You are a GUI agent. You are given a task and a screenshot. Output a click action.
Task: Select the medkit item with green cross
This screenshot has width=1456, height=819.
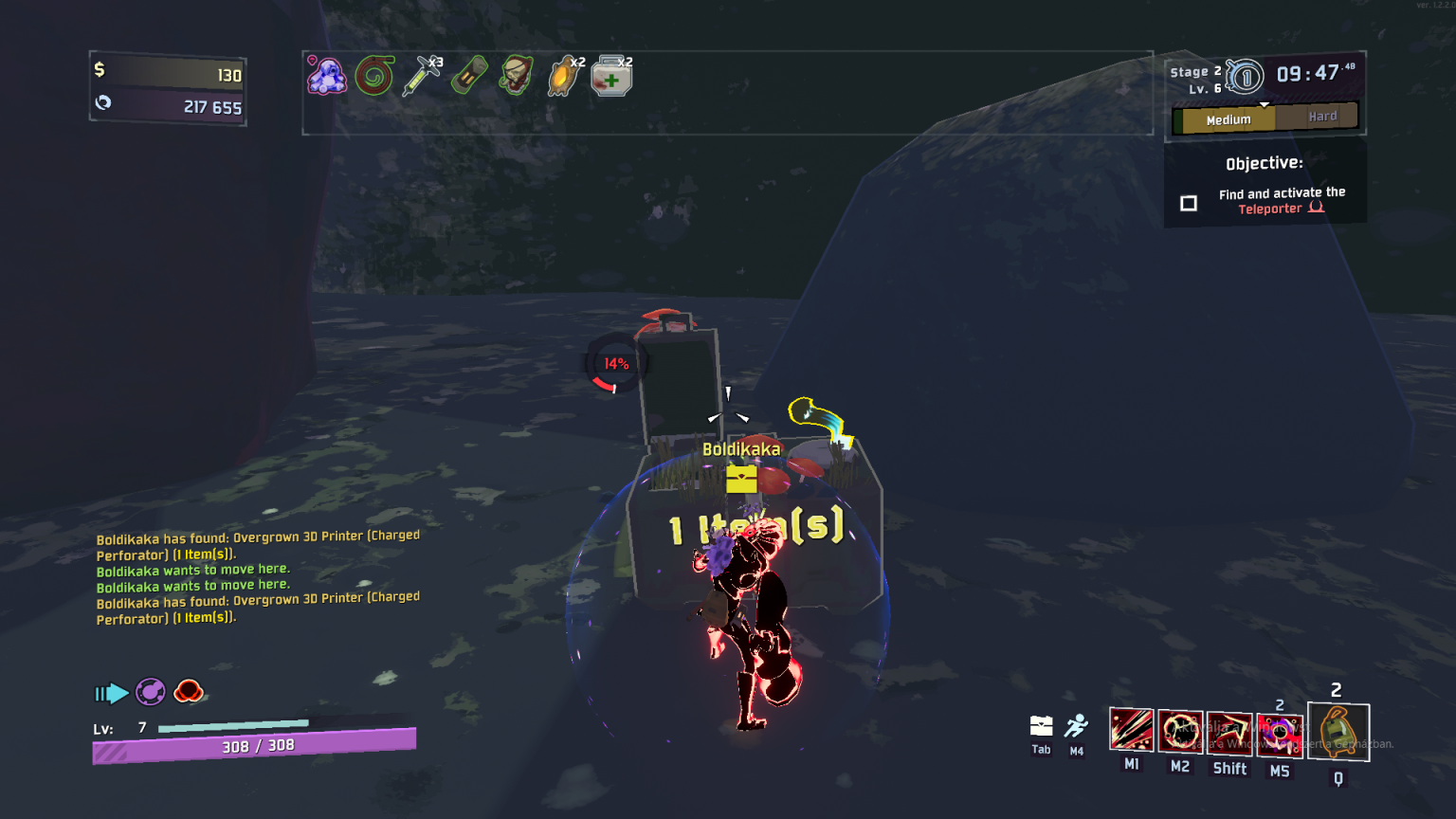point(611,77)
